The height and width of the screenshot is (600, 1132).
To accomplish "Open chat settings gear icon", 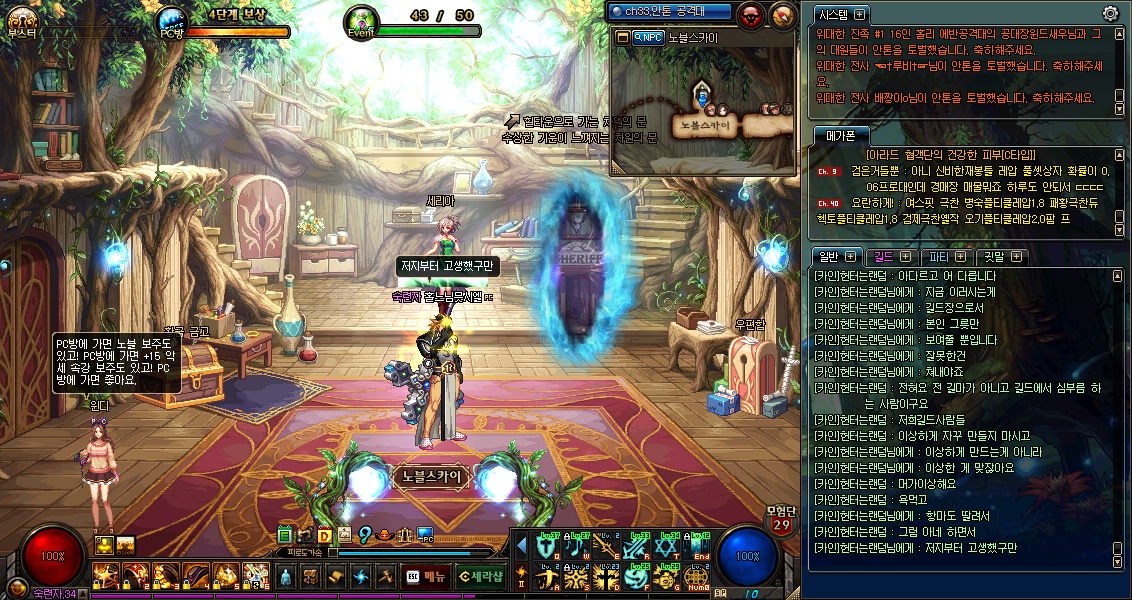I will coord(1110,13).
